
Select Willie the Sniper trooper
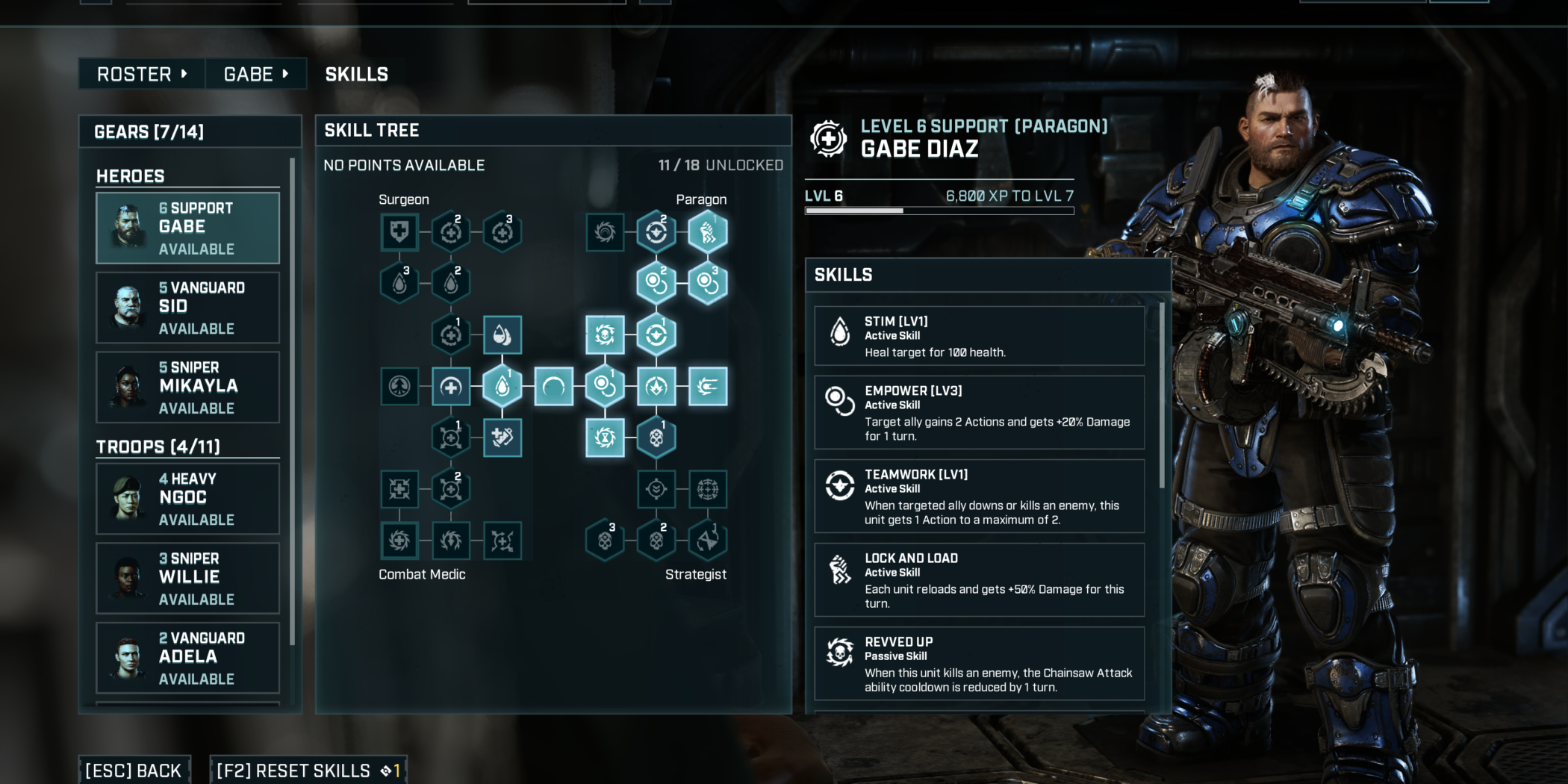[x=187, y=578]
